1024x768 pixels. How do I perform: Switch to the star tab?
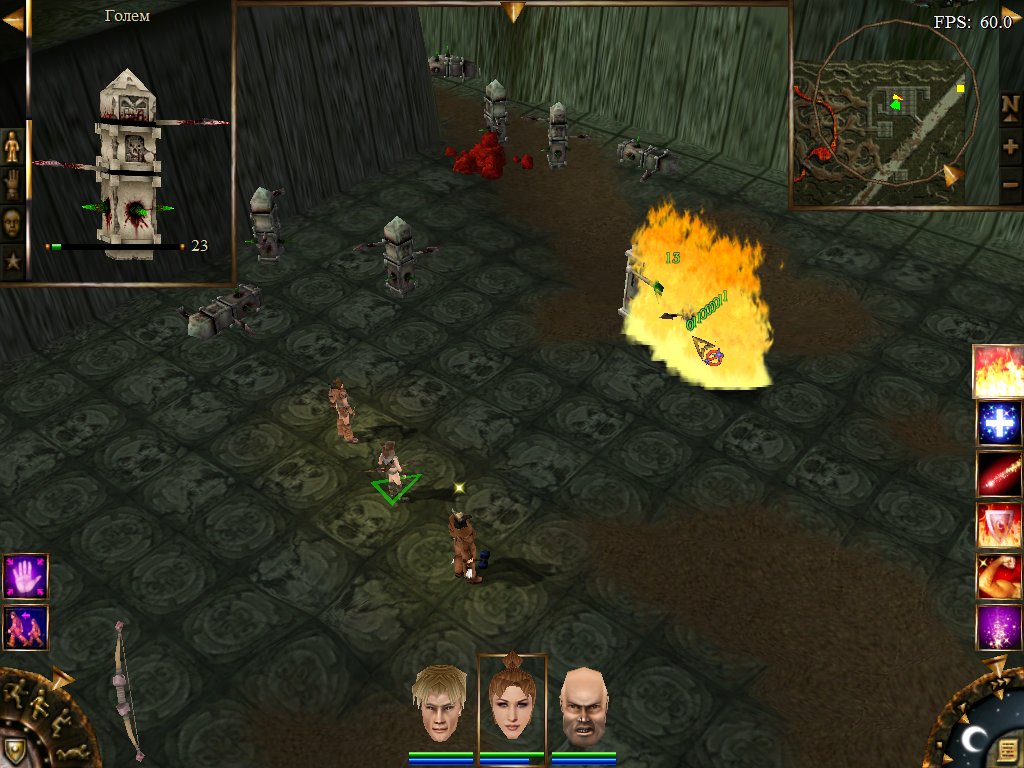[12, 262]
